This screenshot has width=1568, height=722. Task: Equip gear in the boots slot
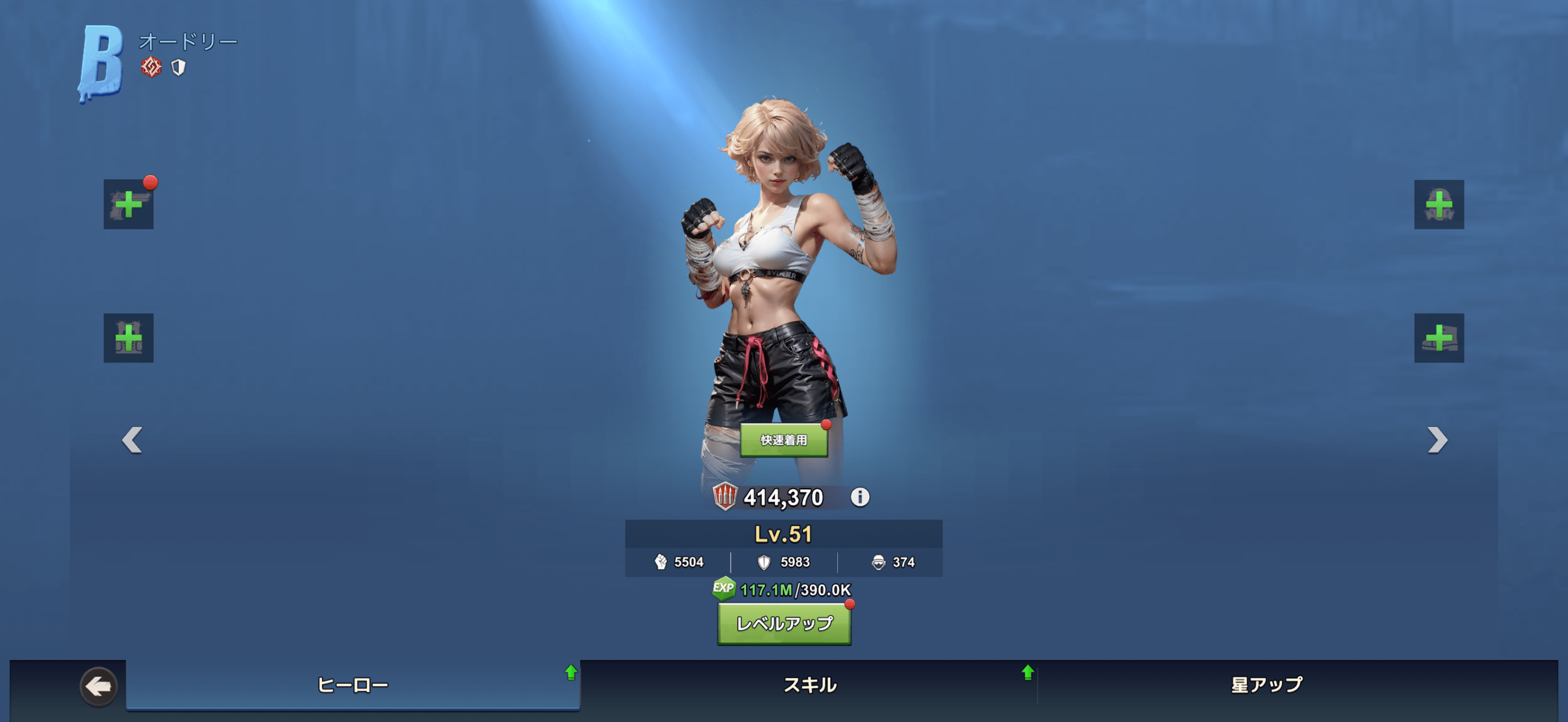[x=1439, y=338]
